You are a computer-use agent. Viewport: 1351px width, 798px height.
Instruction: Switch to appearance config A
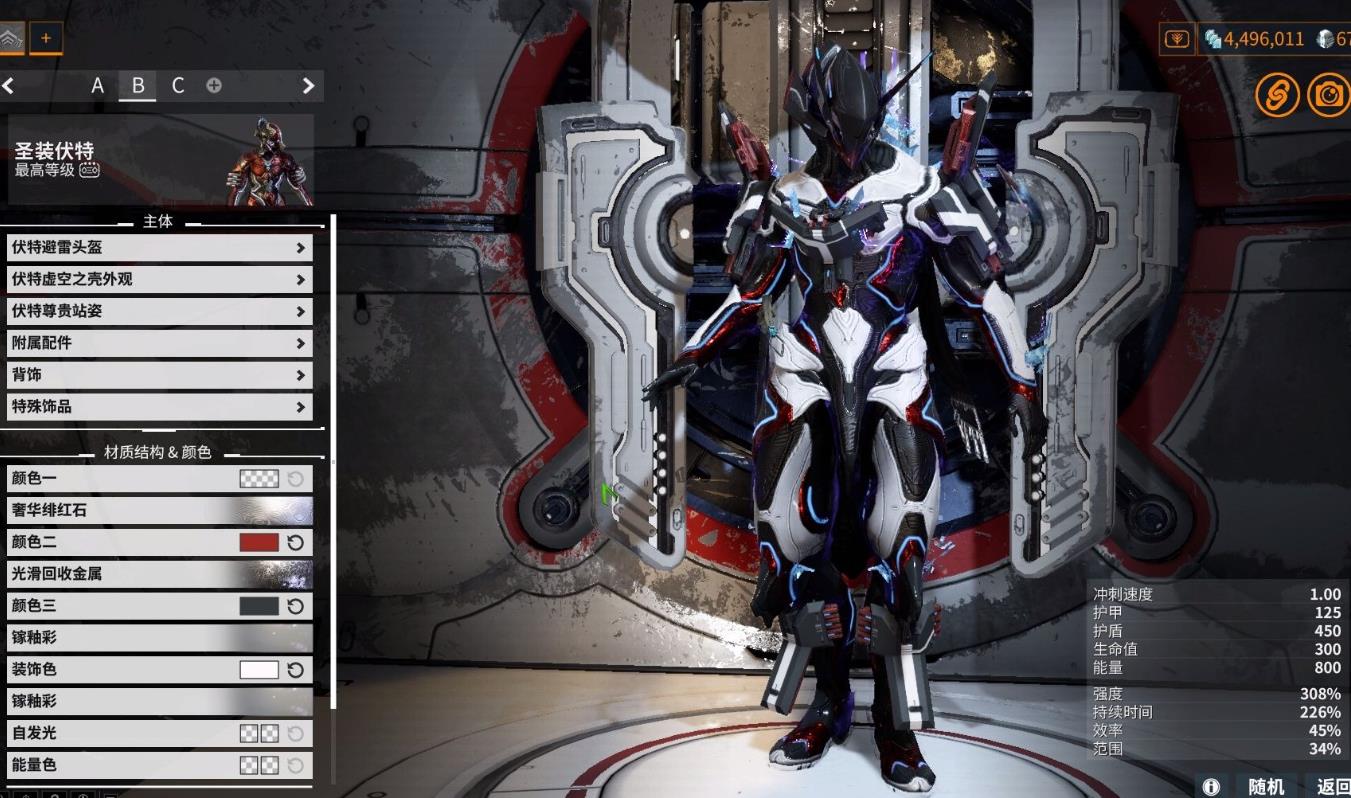coord(97,86)
